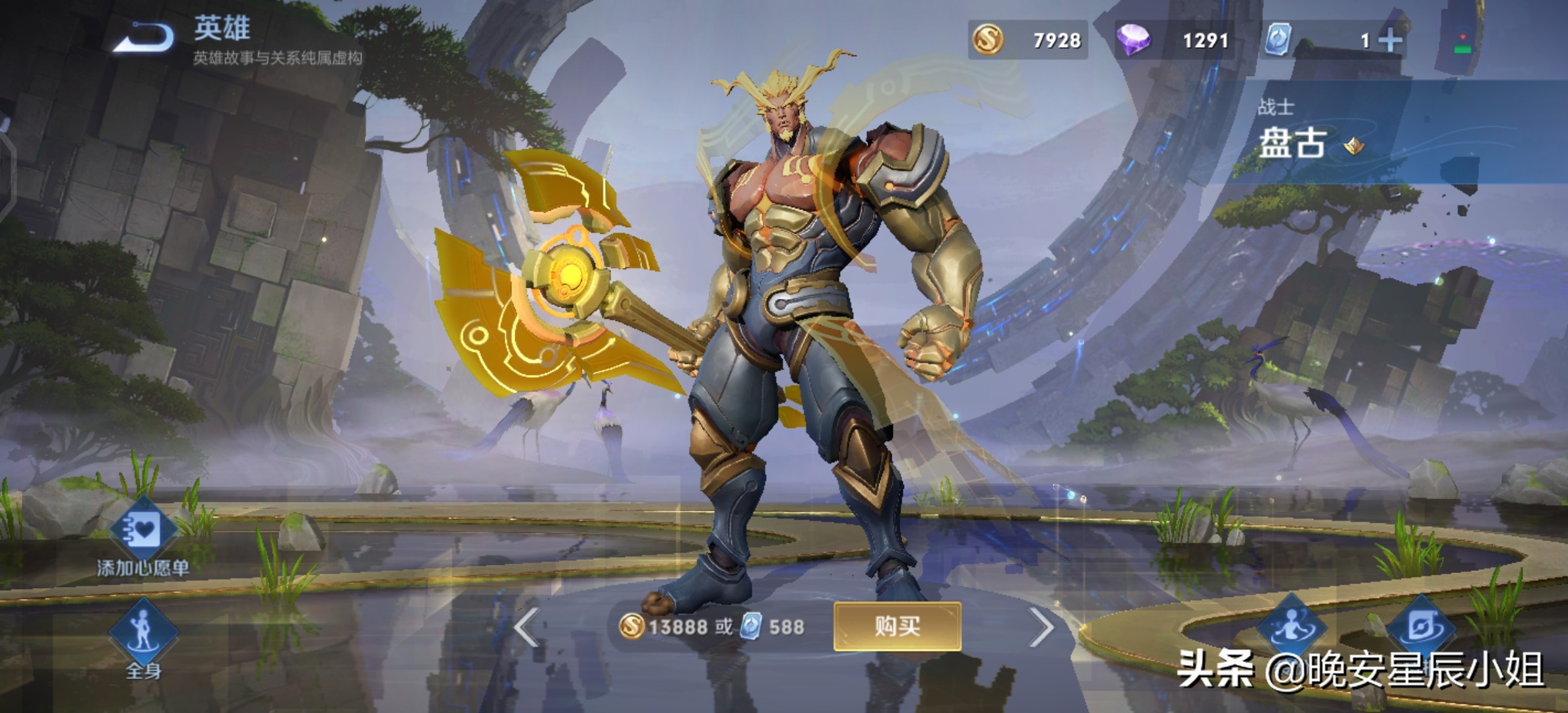This screenshot has height=713, width=1568.
Task: Open the gold coin balance
Action: (1028, 40)
